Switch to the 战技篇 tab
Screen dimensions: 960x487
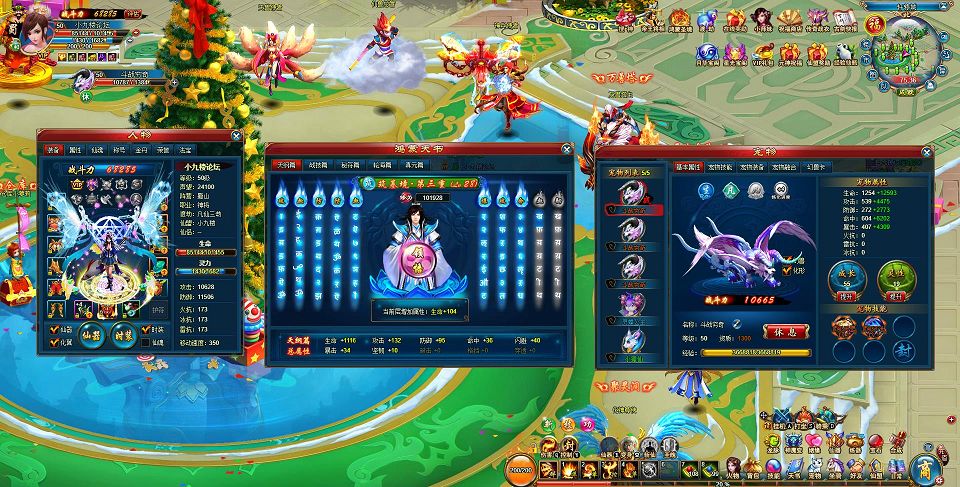pos(319,164)
